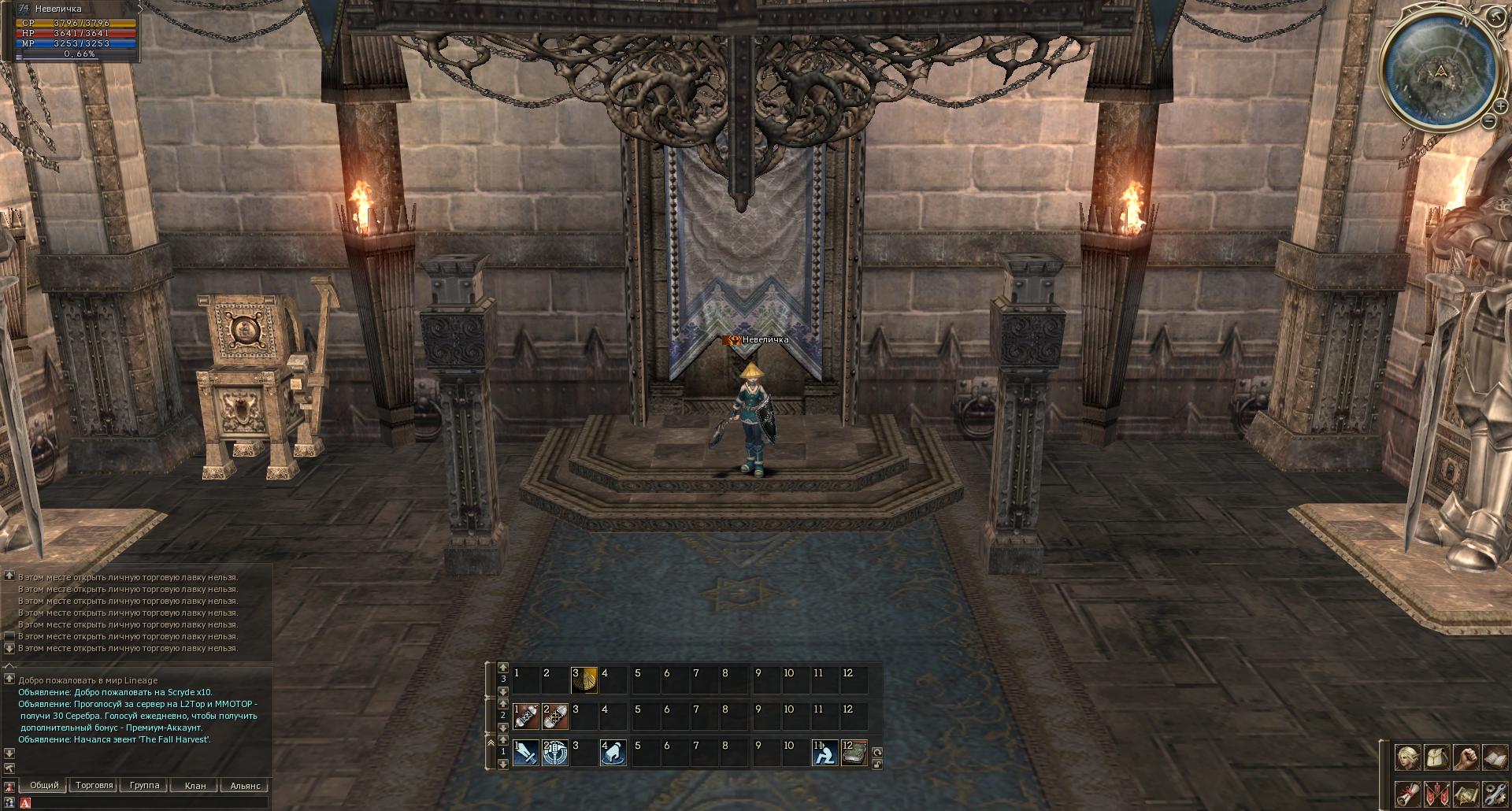Switch to the Клан chat tab
This screenshot has width=1512, height=811.
click(x=195, y=785)
